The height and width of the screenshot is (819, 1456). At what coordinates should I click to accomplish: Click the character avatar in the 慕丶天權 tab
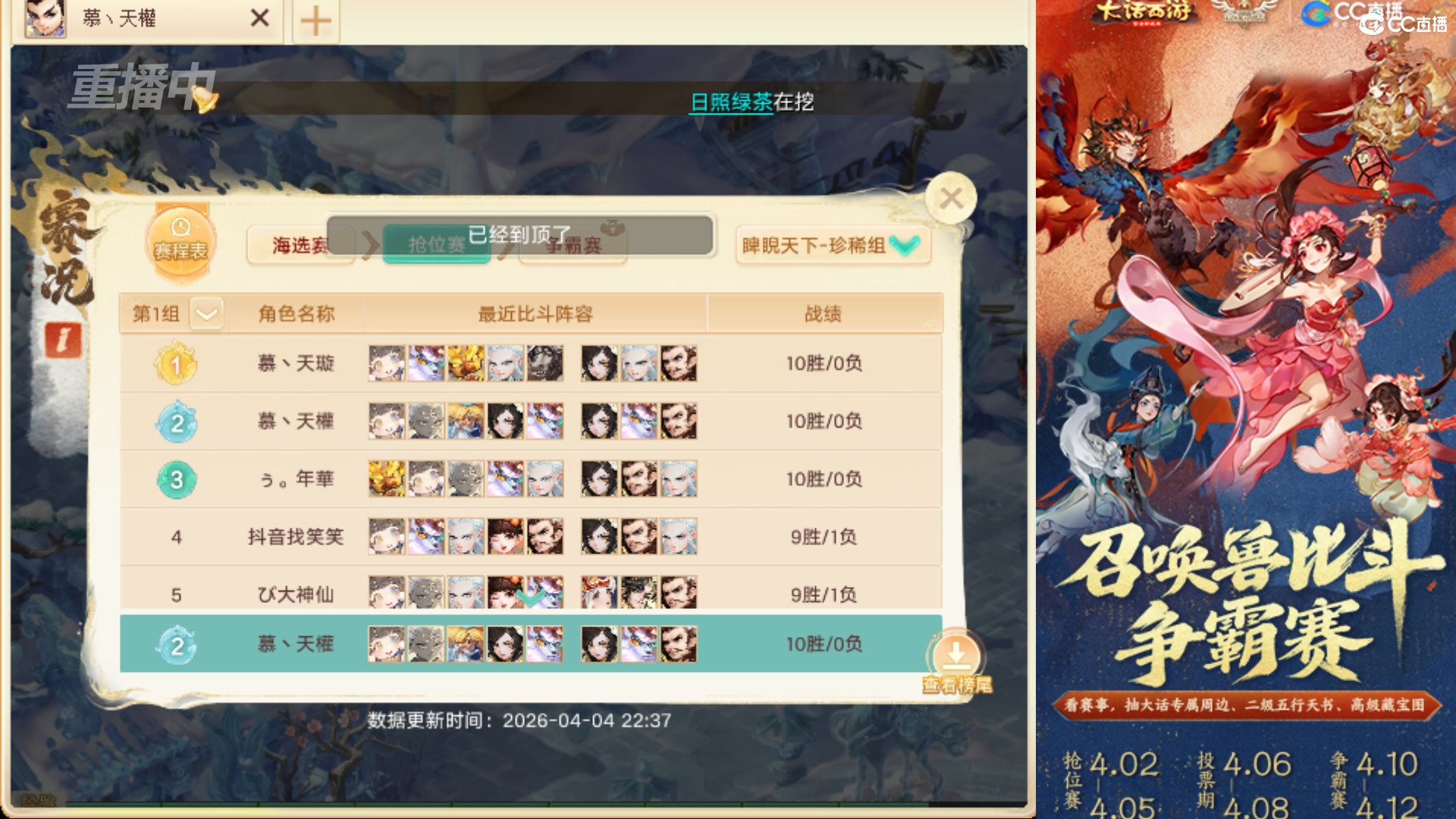tap(43, 19)
